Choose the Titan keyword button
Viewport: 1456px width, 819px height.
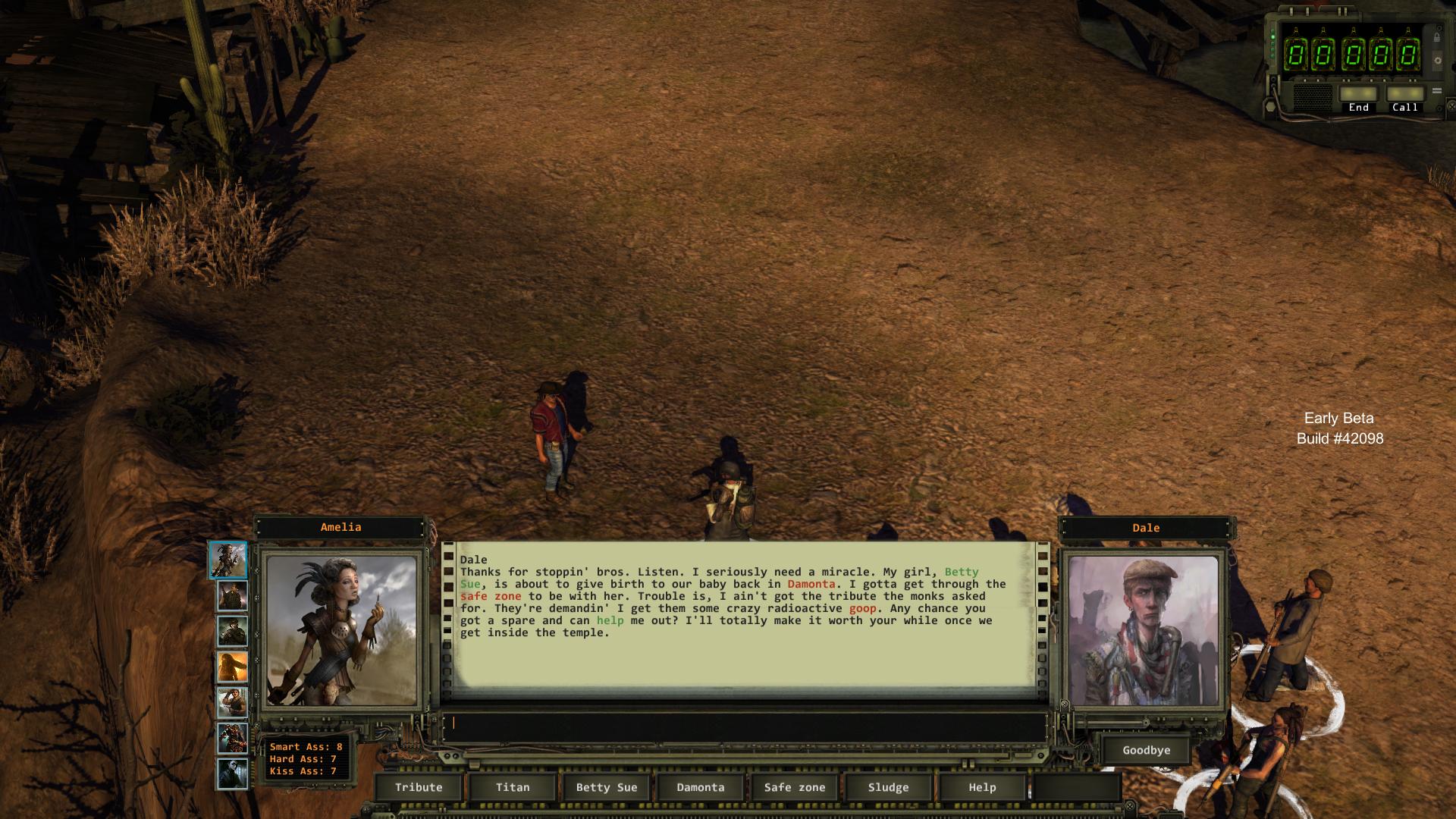tap(513, 787)
